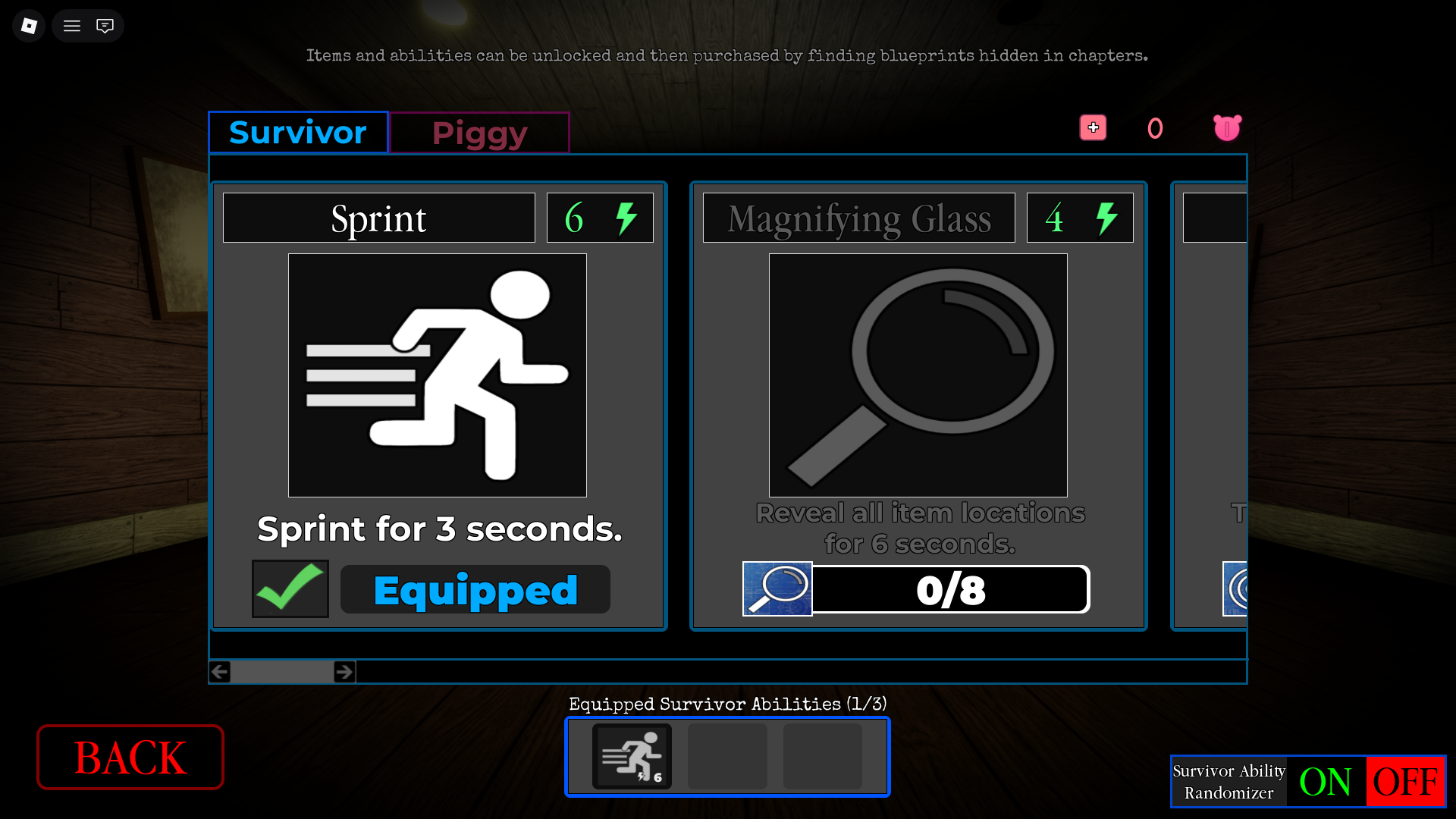1456x819 pixels.
Task: Click the Magnifying Glass item icon
Action: [x=918, y=375]
